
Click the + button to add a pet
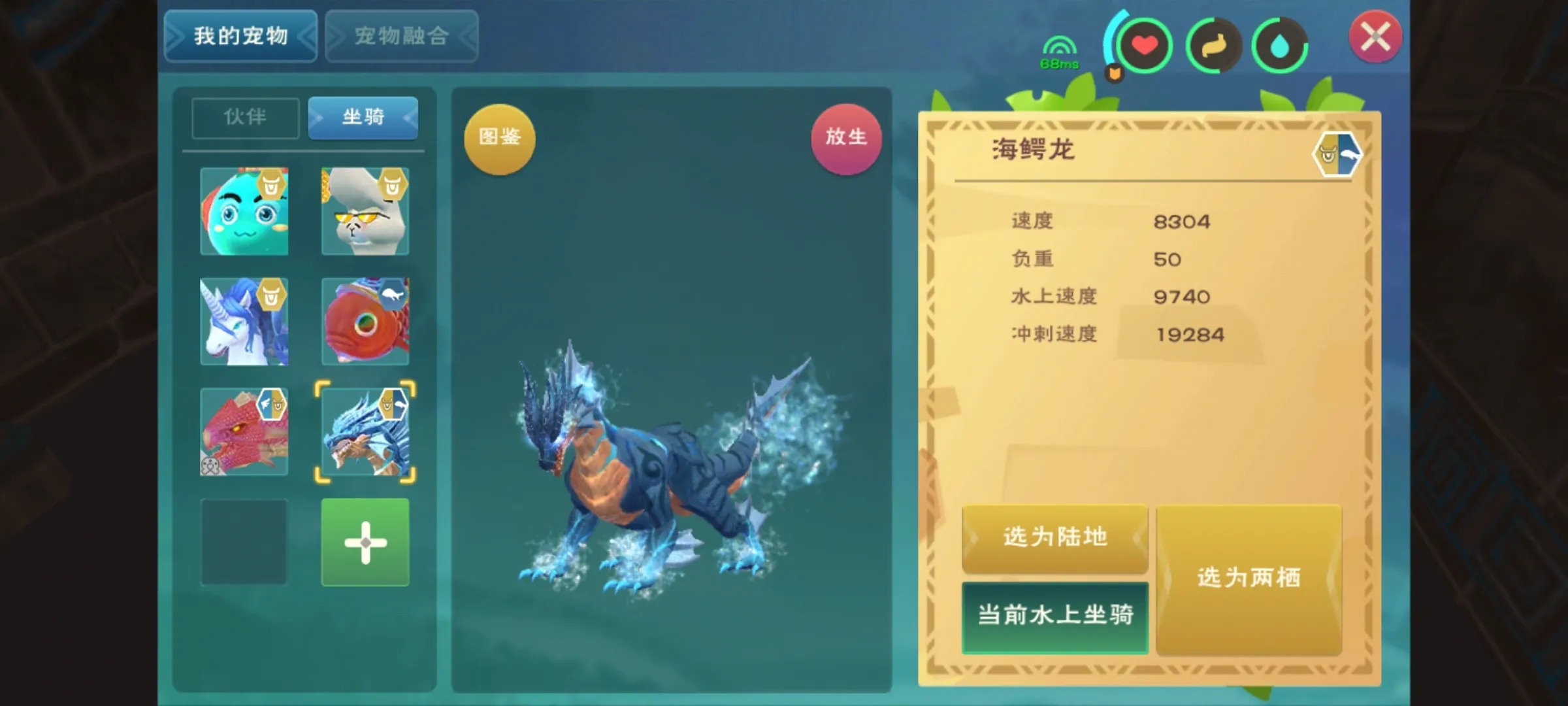pyautogui.click(x=365, y=543)
